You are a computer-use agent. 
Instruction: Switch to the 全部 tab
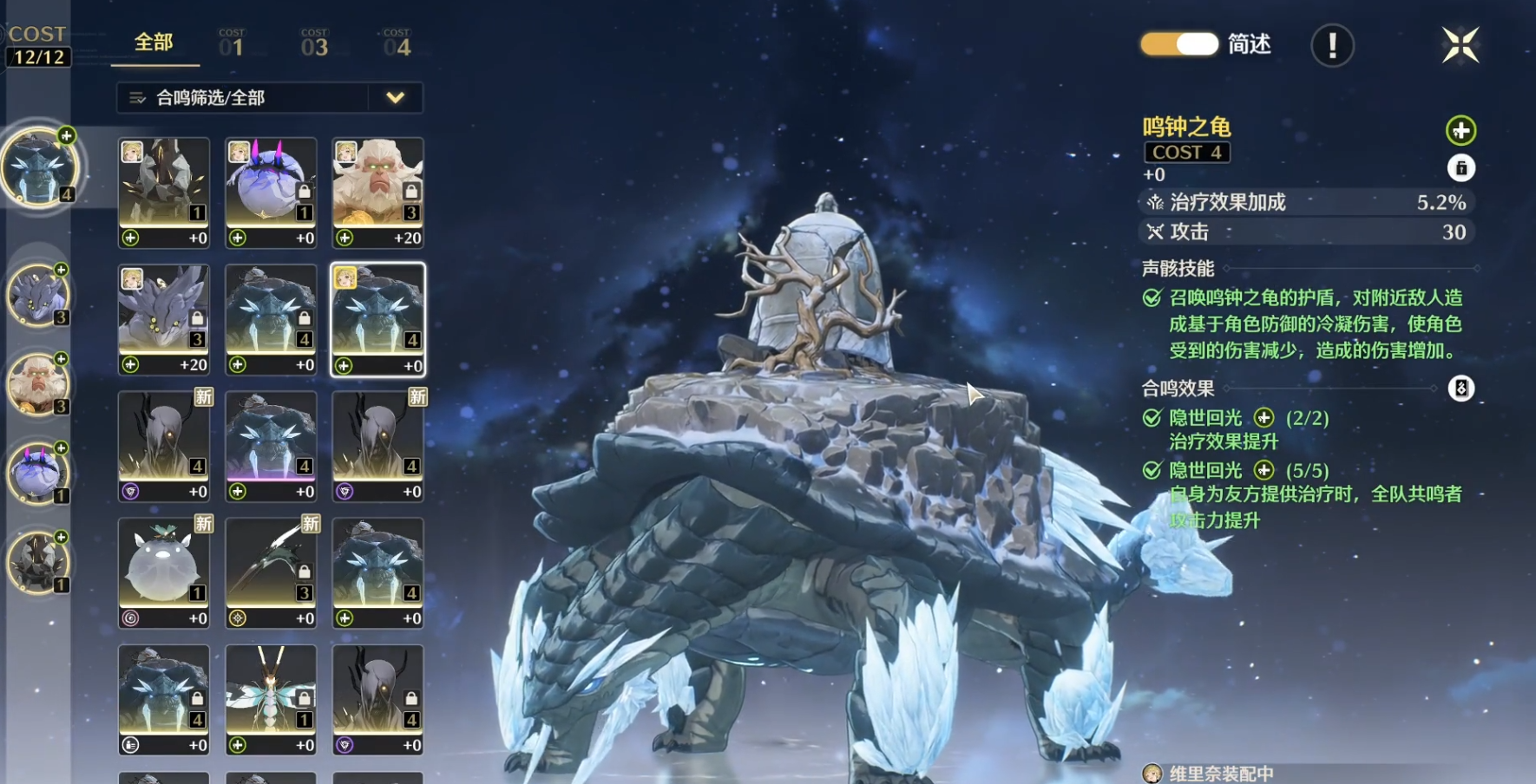point(154,42)
